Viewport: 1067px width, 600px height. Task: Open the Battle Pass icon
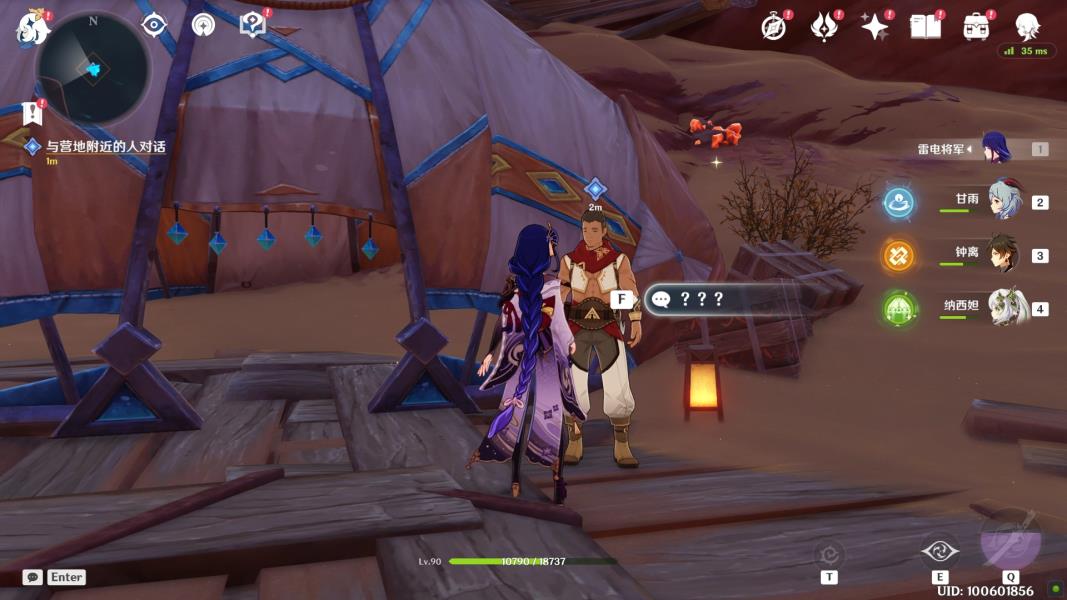823,27
